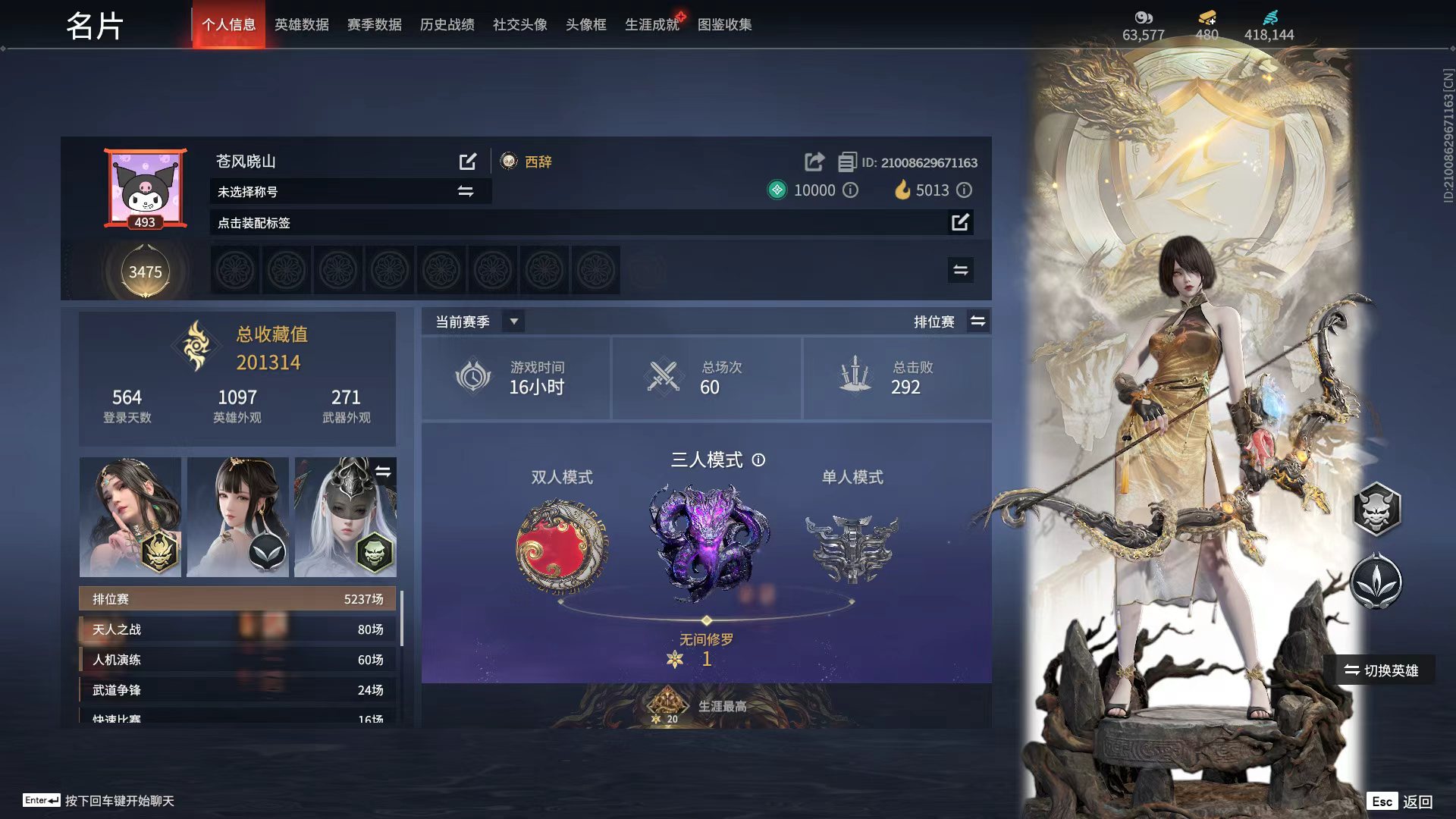Change the title via 未选择称号 row

coord(465,192)
